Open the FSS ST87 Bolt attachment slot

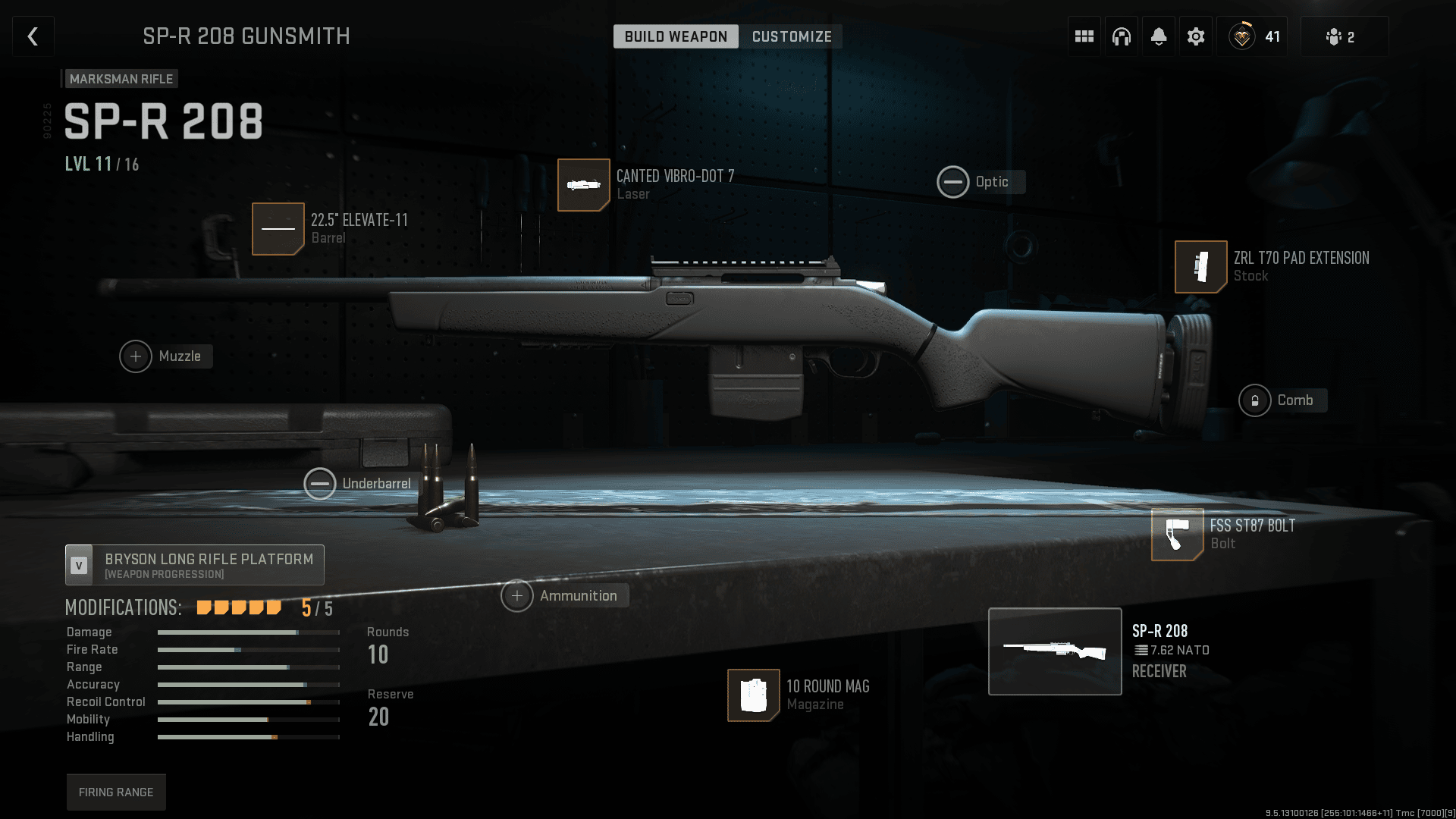click(1177, 535)
